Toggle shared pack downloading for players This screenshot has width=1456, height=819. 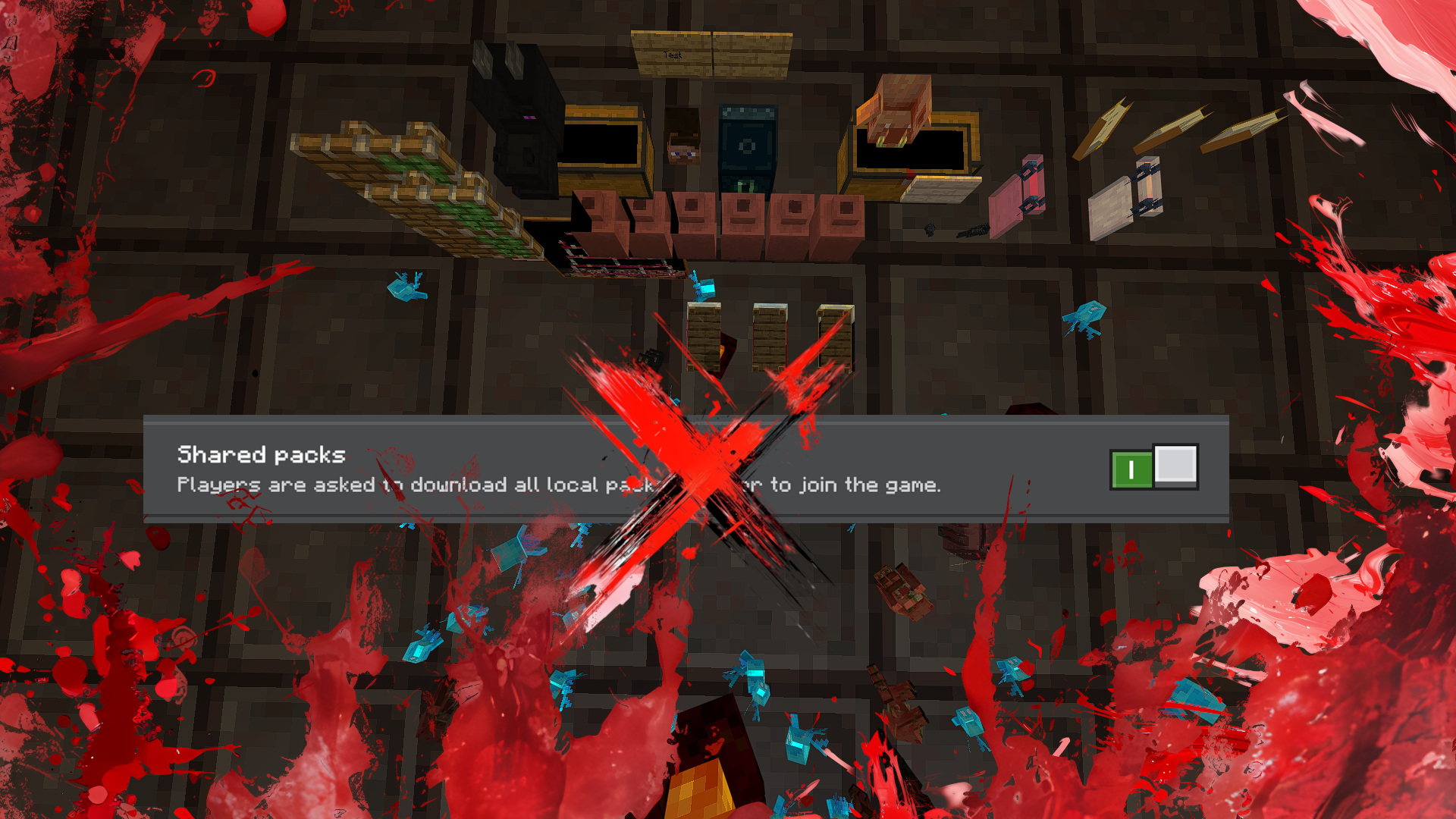pyautogui.click(x=1153, y=466)
